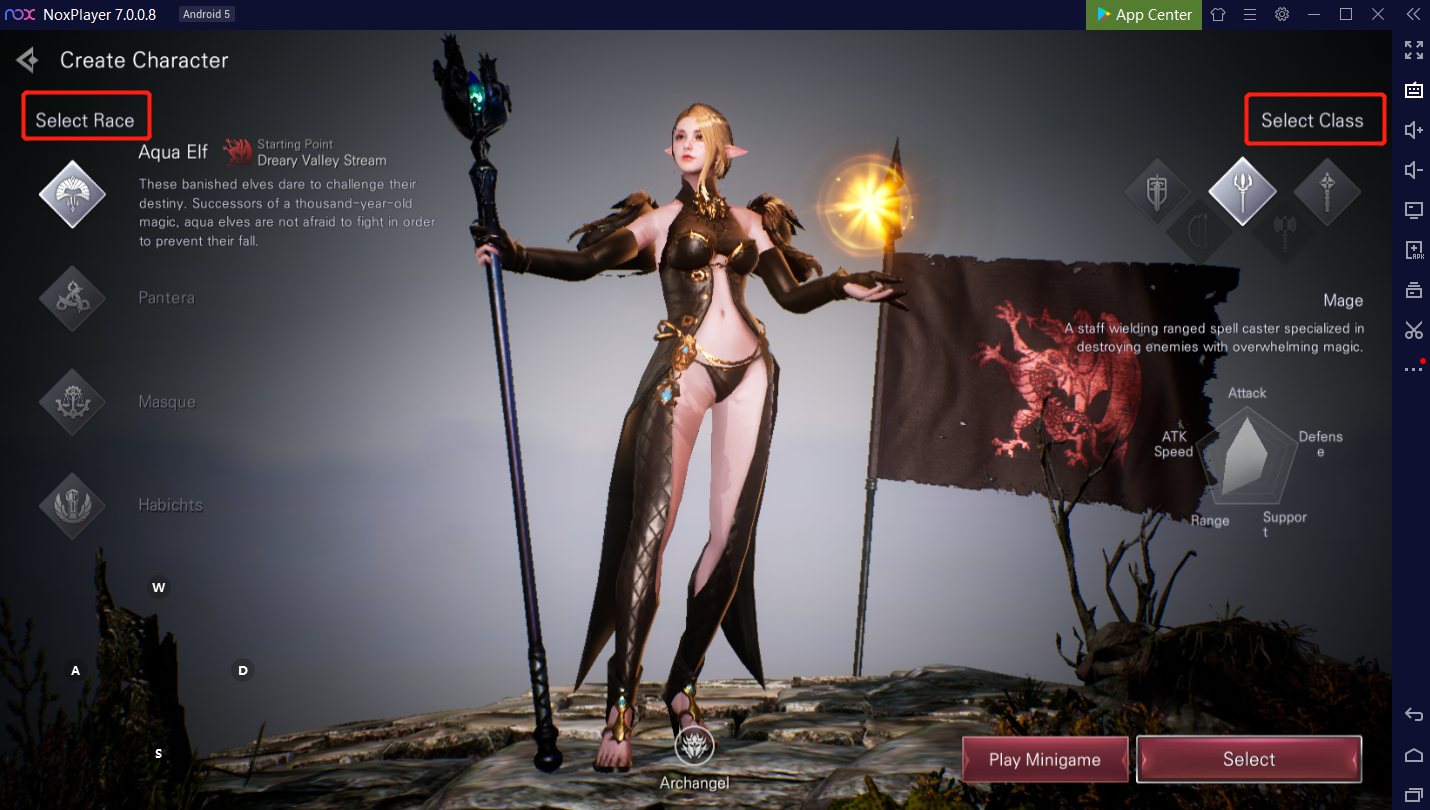Go back using the arrow beside Create Character
The height and width of the screenshot is (810, 1430).
tap(27, 60)
